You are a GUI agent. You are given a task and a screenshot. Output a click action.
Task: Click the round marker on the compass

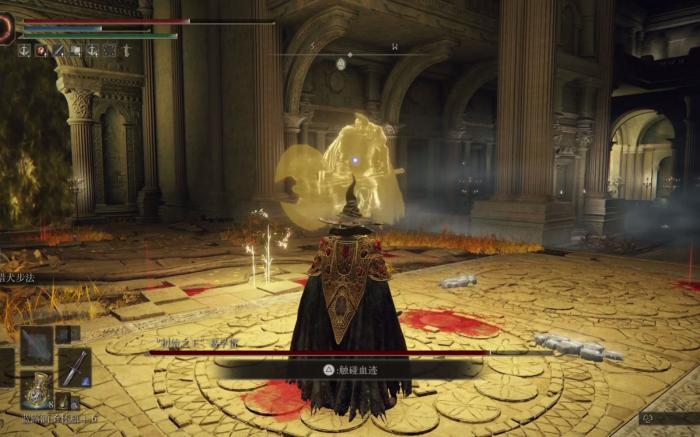coord(341,64)
